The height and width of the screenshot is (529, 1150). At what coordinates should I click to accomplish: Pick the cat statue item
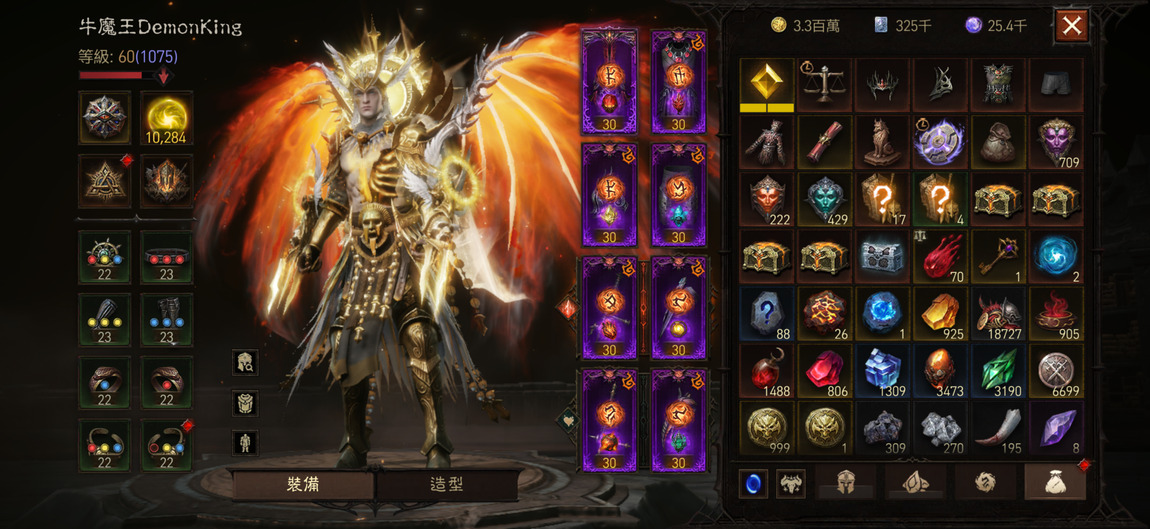pyautogui.click(x=882, y=142)
